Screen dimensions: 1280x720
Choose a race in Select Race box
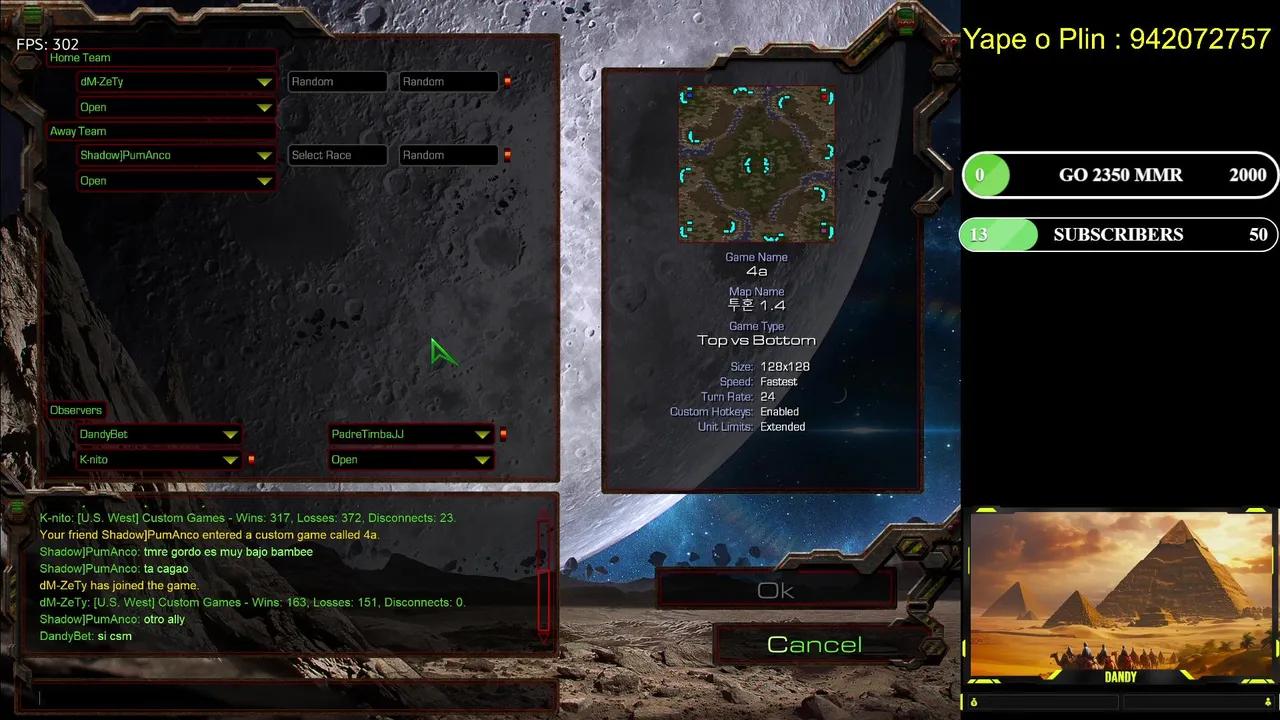(x=337, y=155)
